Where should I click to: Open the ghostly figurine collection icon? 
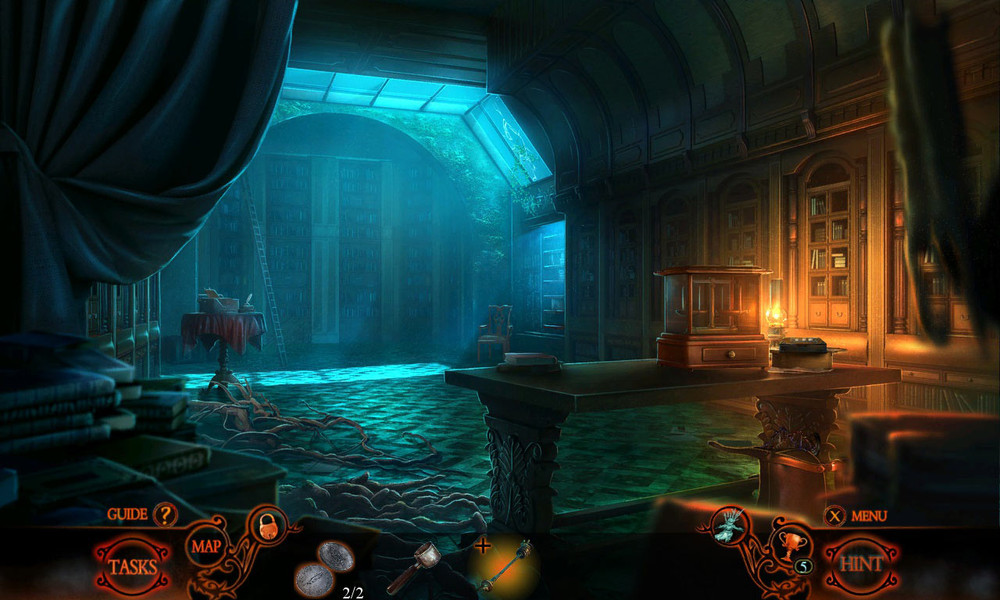coord(730,525)
